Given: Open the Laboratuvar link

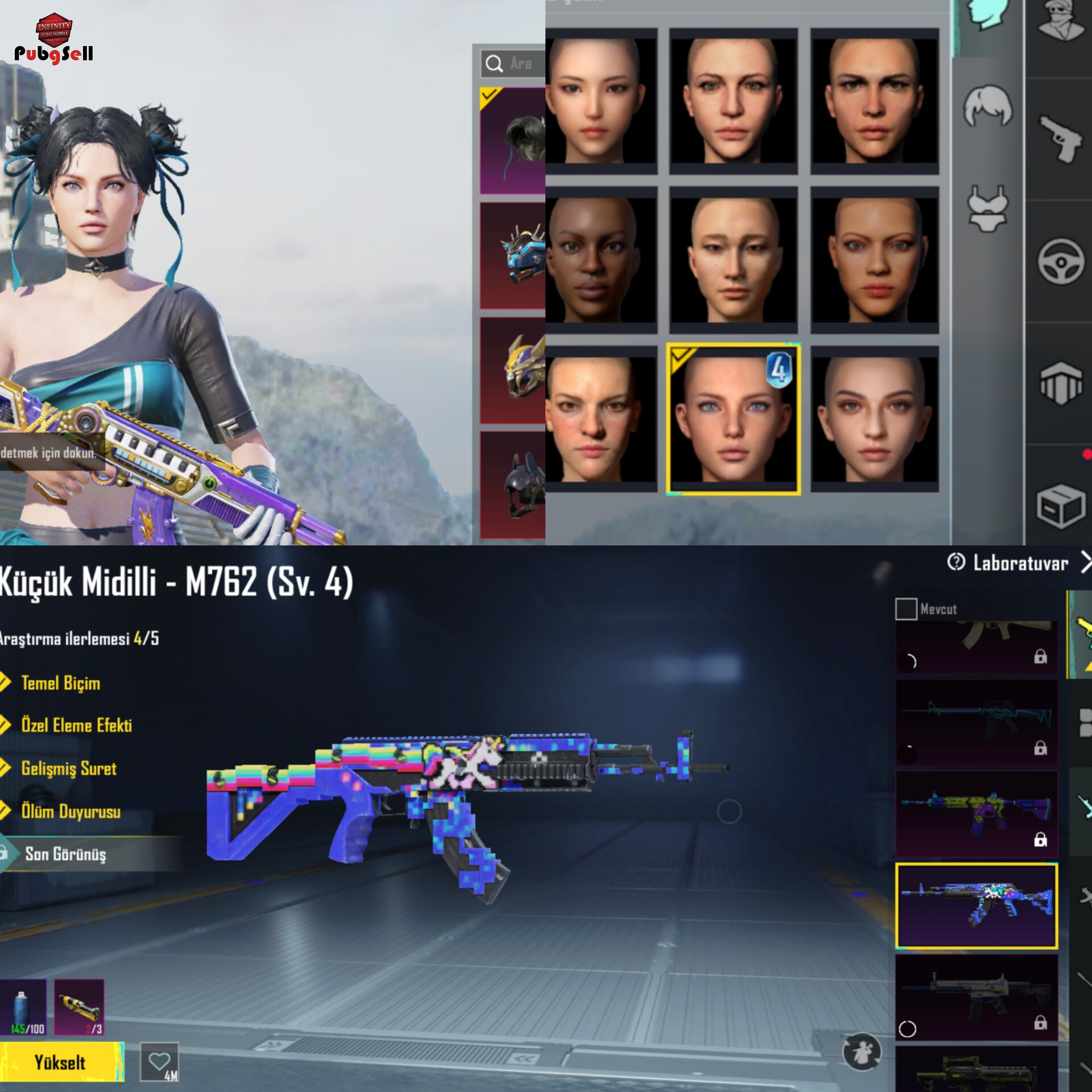Looking at the screenshot, I should 1020,563.
